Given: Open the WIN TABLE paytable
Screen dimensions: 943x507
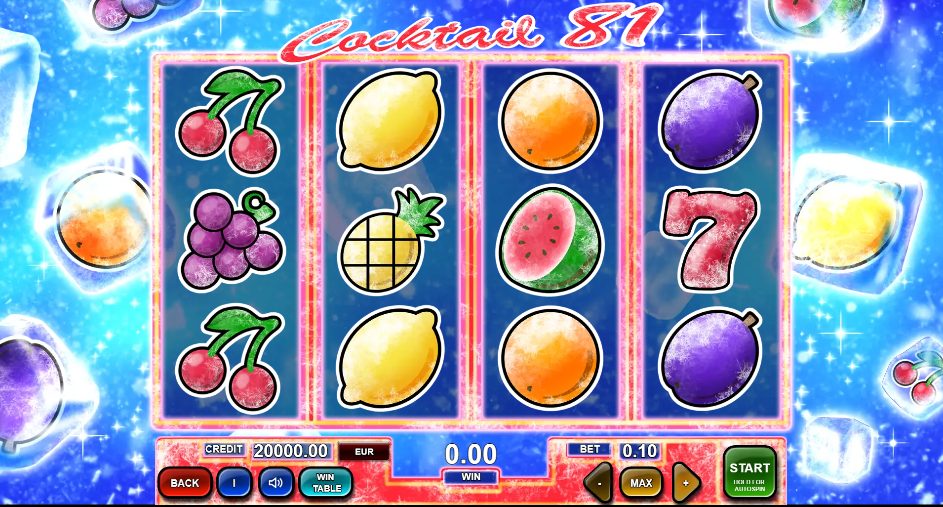Looking at the screenshot, I should click(x=326, y=483).
